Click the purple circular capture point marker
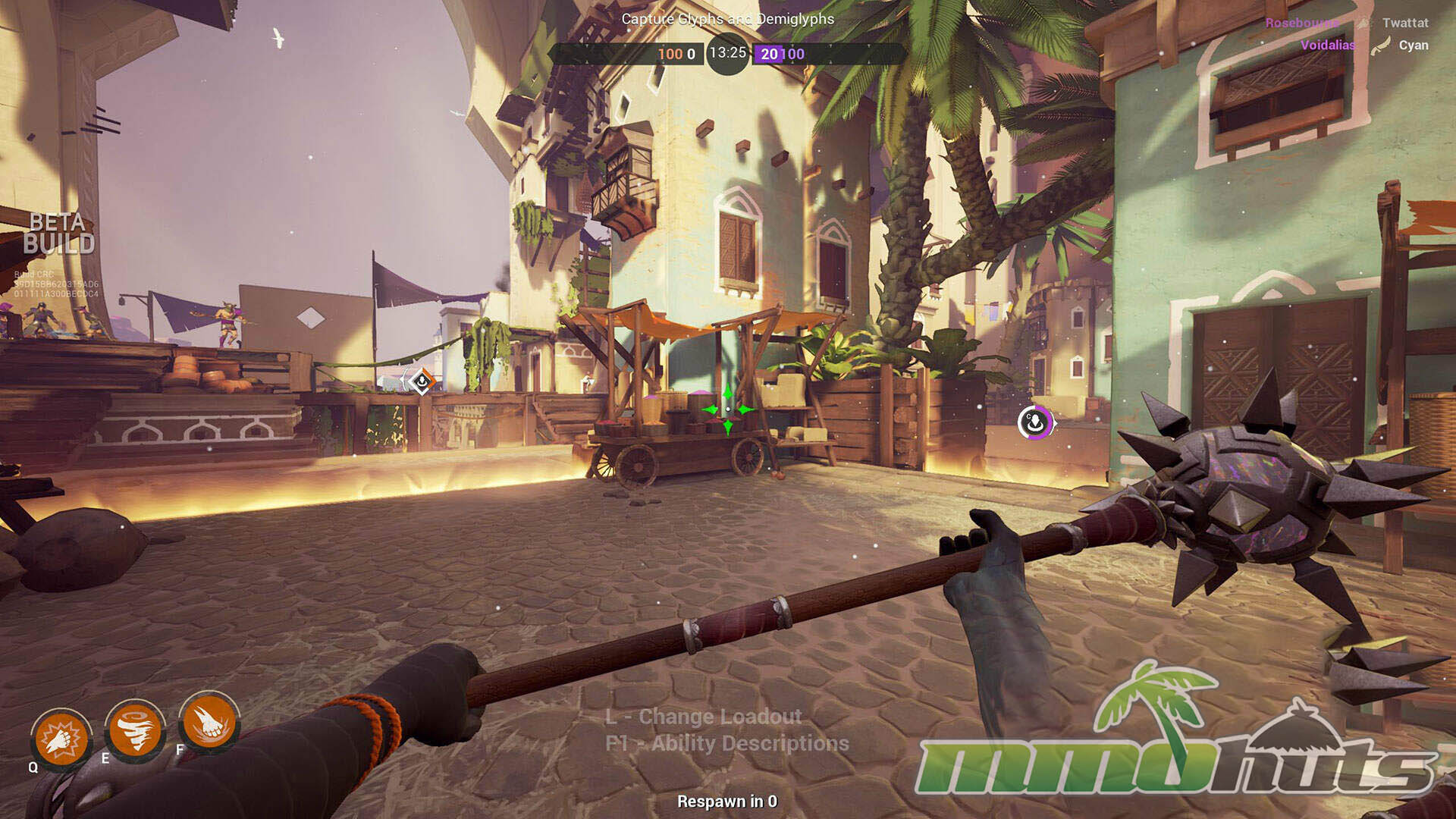The width and height of the screenshot is (1456, 819). (1034, 422)
